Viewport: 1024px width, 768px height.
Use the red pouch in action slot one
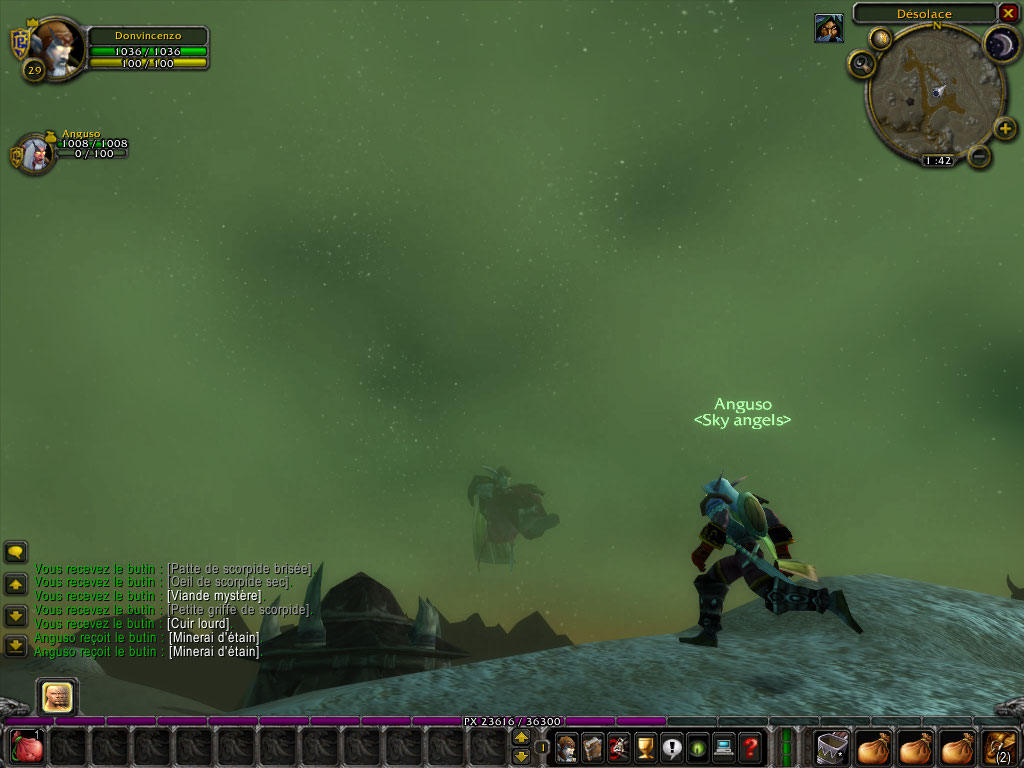tap(27, 747)
